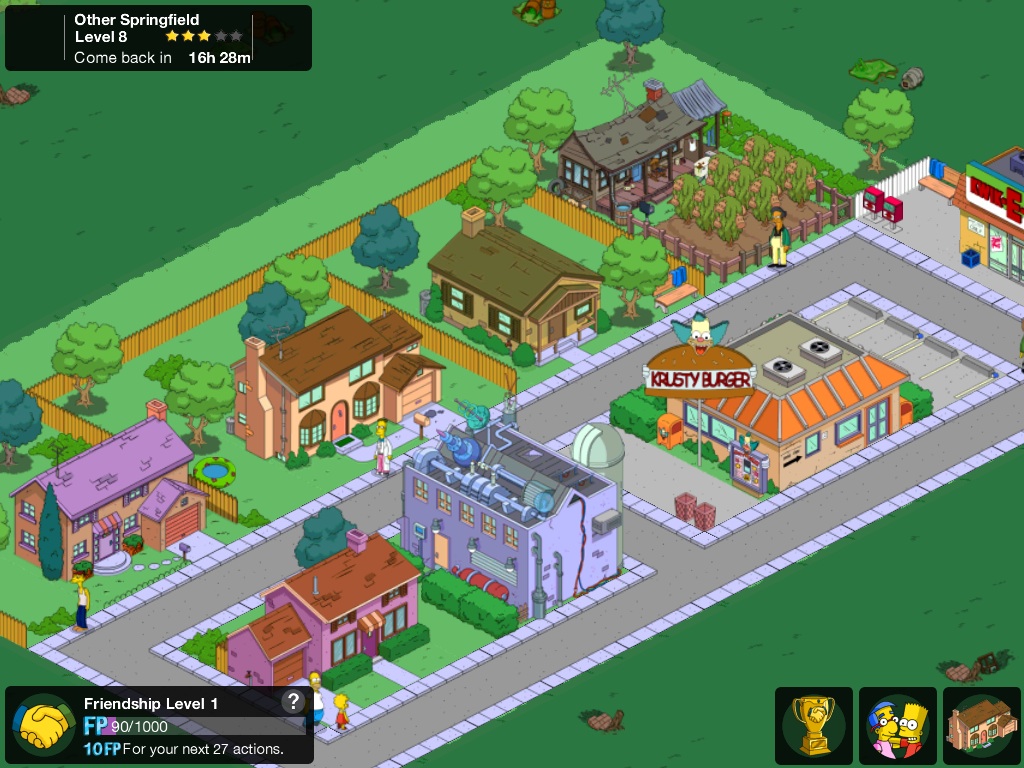Select the Other Springfield info panel
This screenshot has width=1024, height=768.
(x=158, y=39)
